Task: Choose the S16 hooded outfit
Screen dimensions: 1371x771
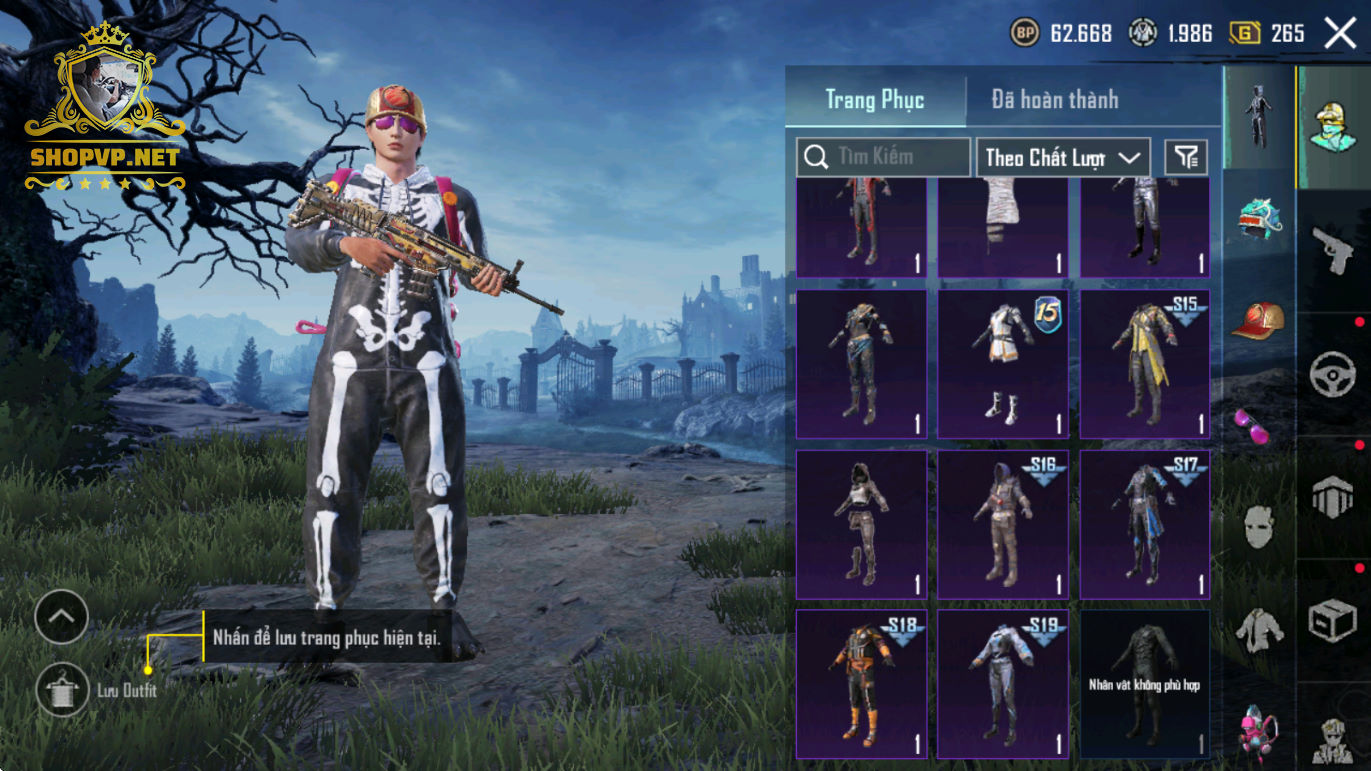Action: (x=1002, y=524)
